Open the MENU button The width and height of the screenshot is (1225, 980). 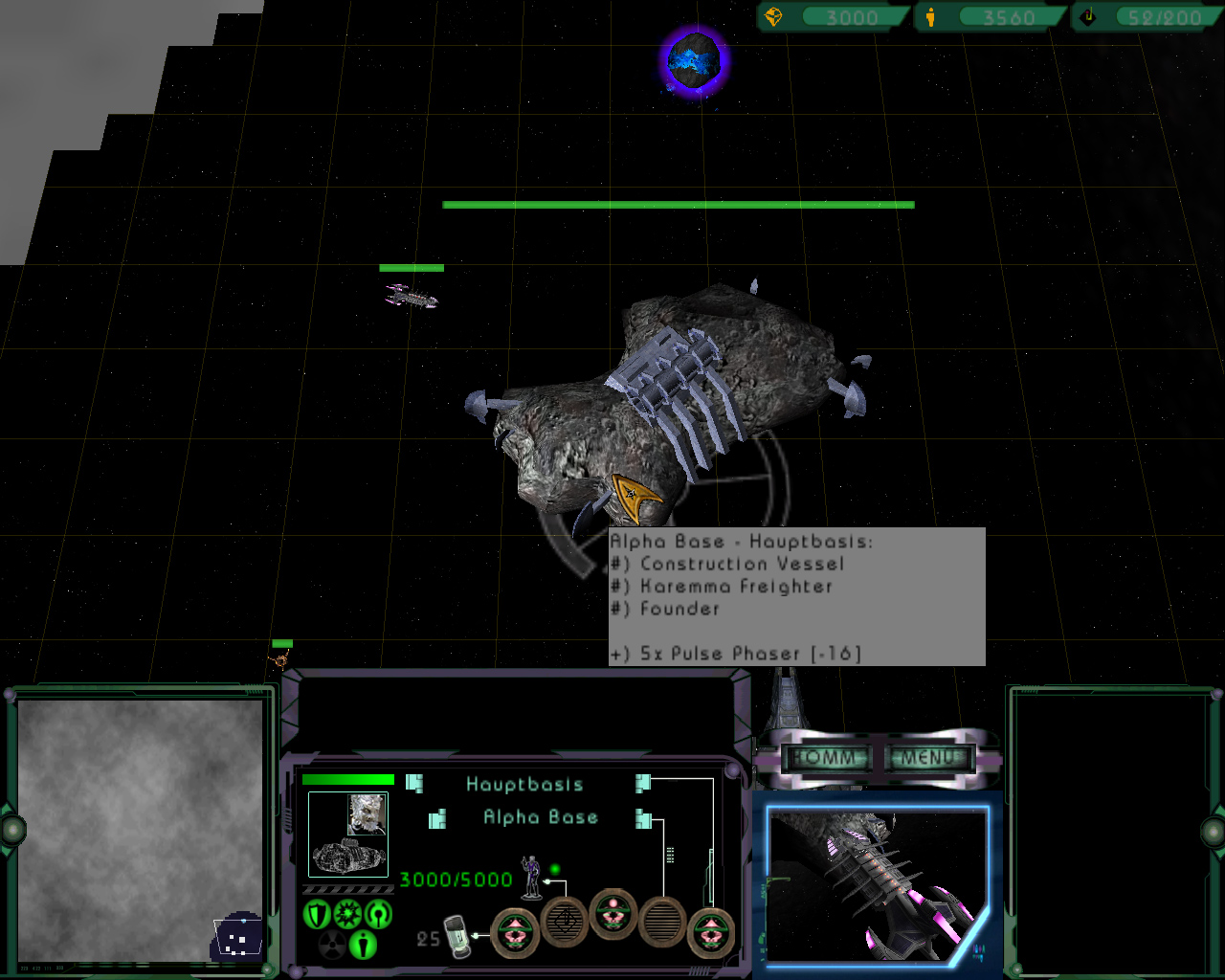click(x=928, y=759)
